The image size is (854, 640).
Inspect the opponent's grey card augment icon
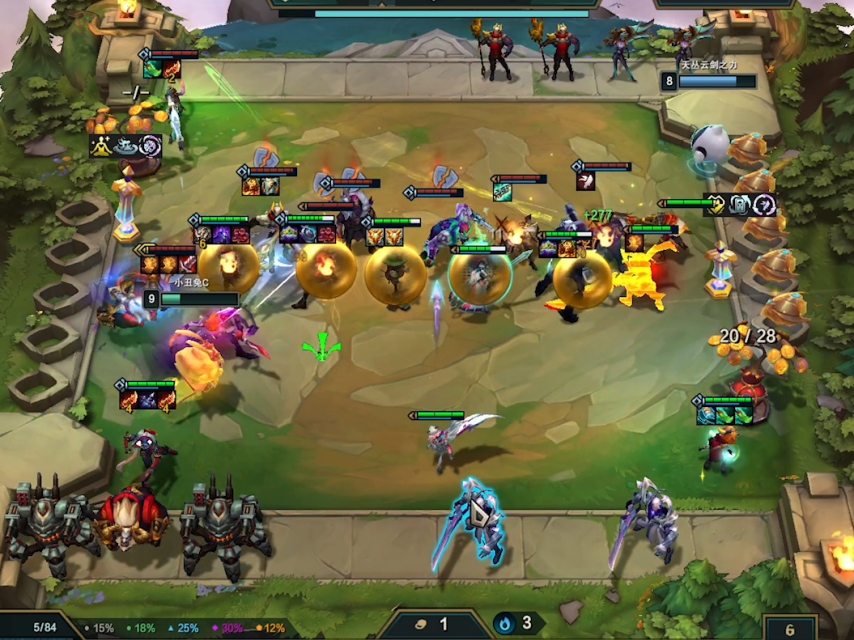pyautogui.click(x=741, y=205)
